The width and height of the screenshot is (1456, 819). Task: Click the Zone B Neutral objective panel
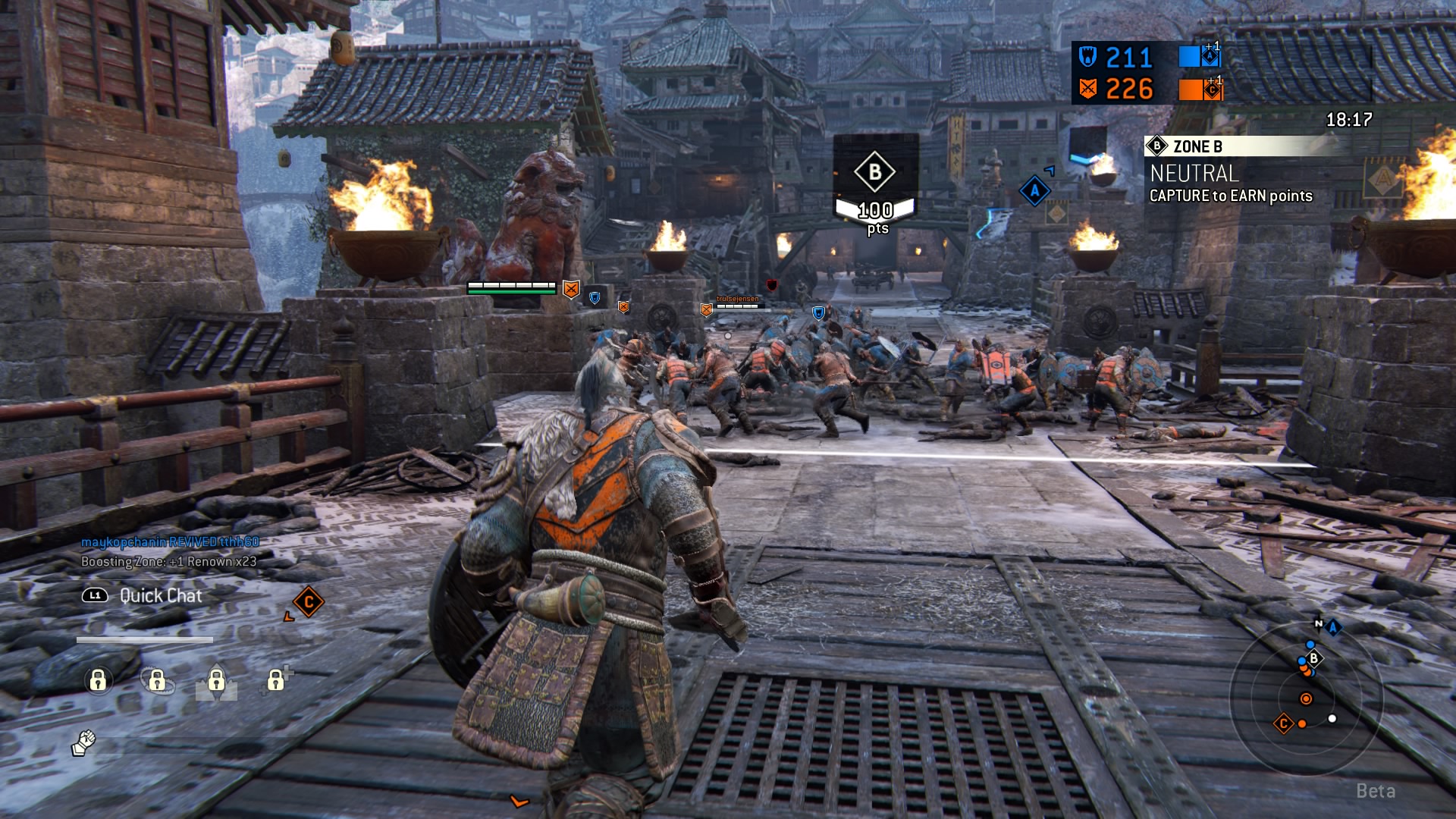pos(1230,172)
